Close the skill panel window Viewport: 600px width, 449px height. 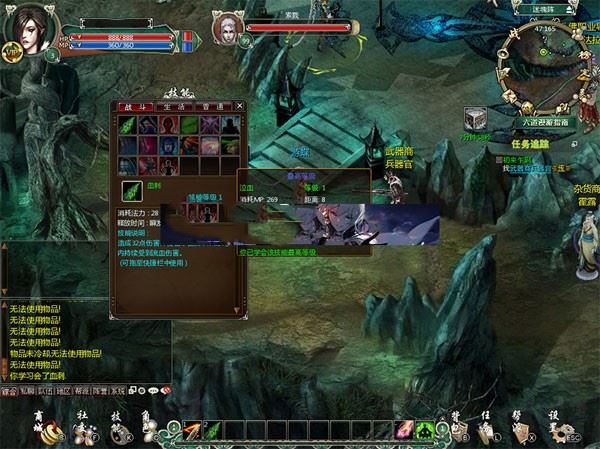coord(240,105)
